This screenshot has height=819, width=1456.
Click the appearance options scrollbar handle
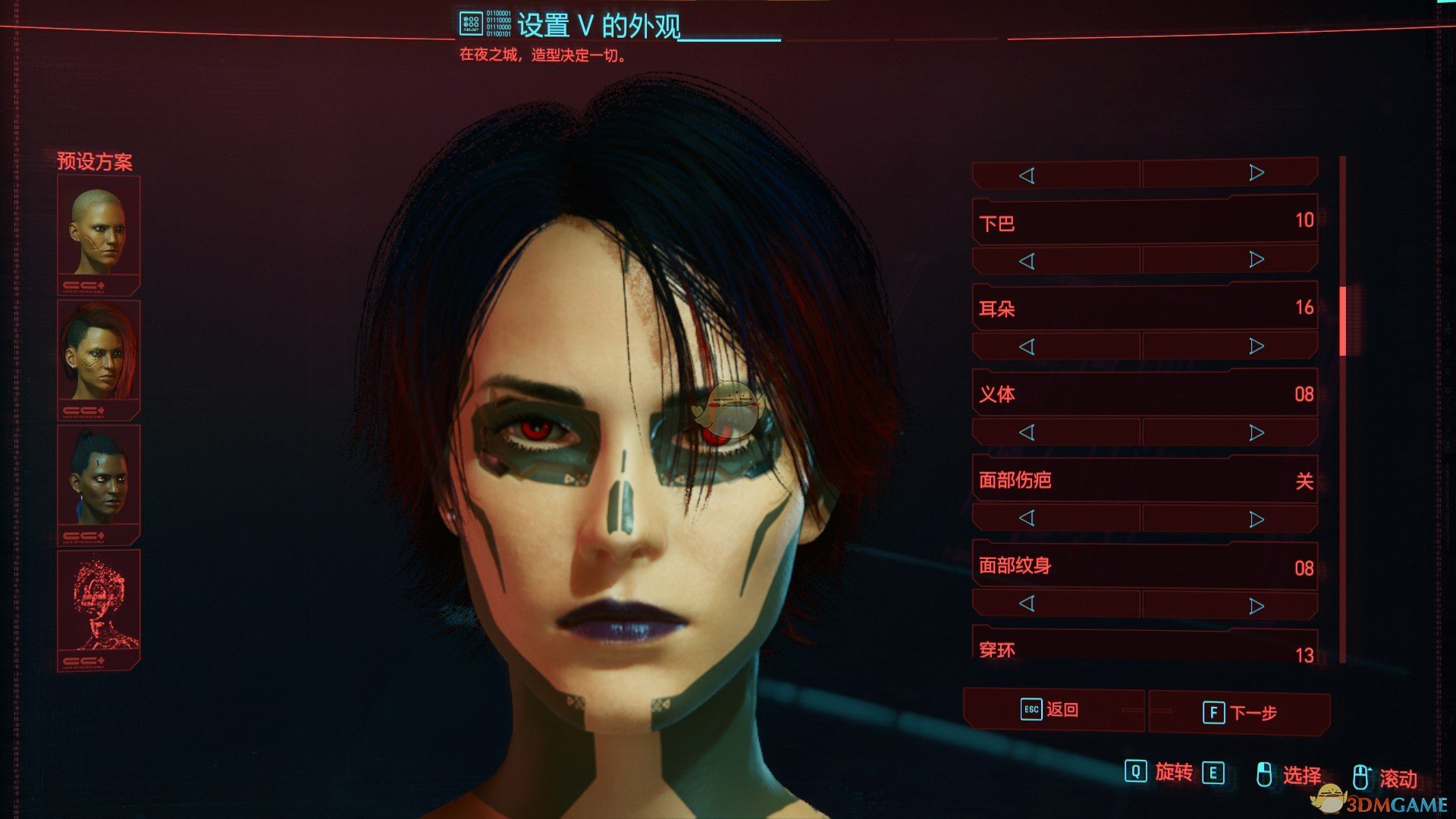1343,321
